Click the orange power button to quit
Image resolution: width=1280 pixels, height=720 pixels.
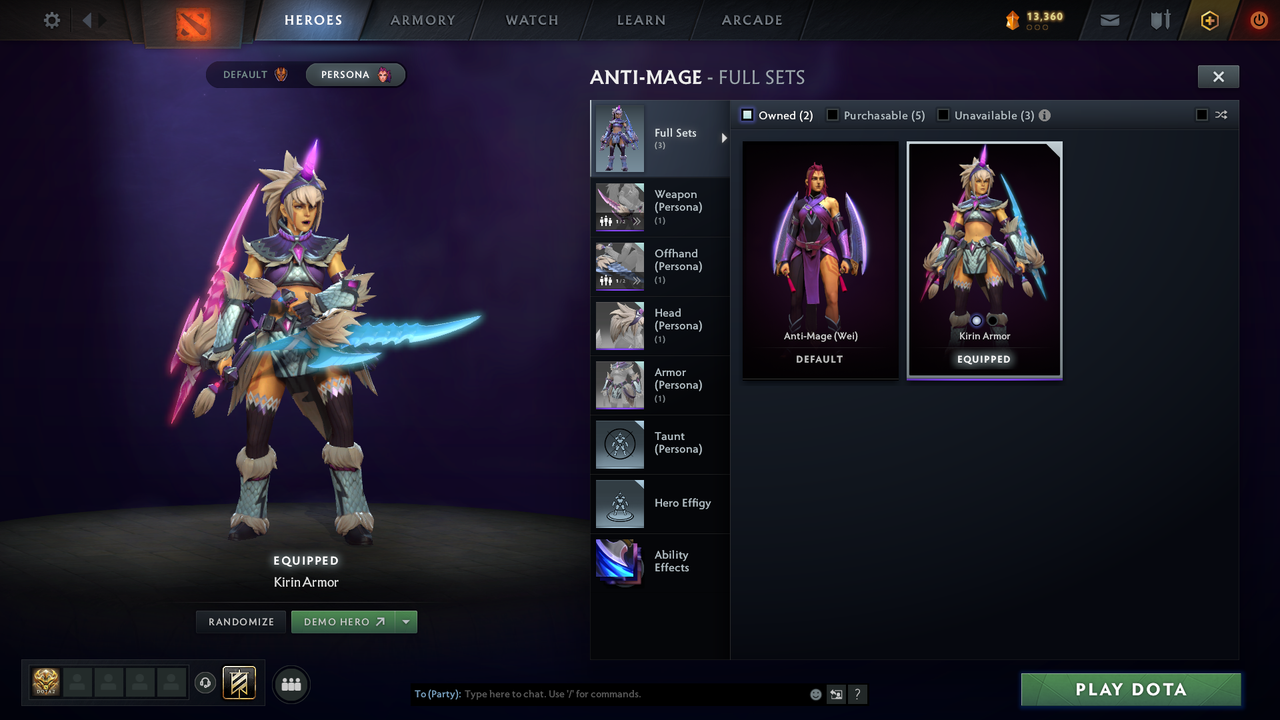tap(1258, 20)
